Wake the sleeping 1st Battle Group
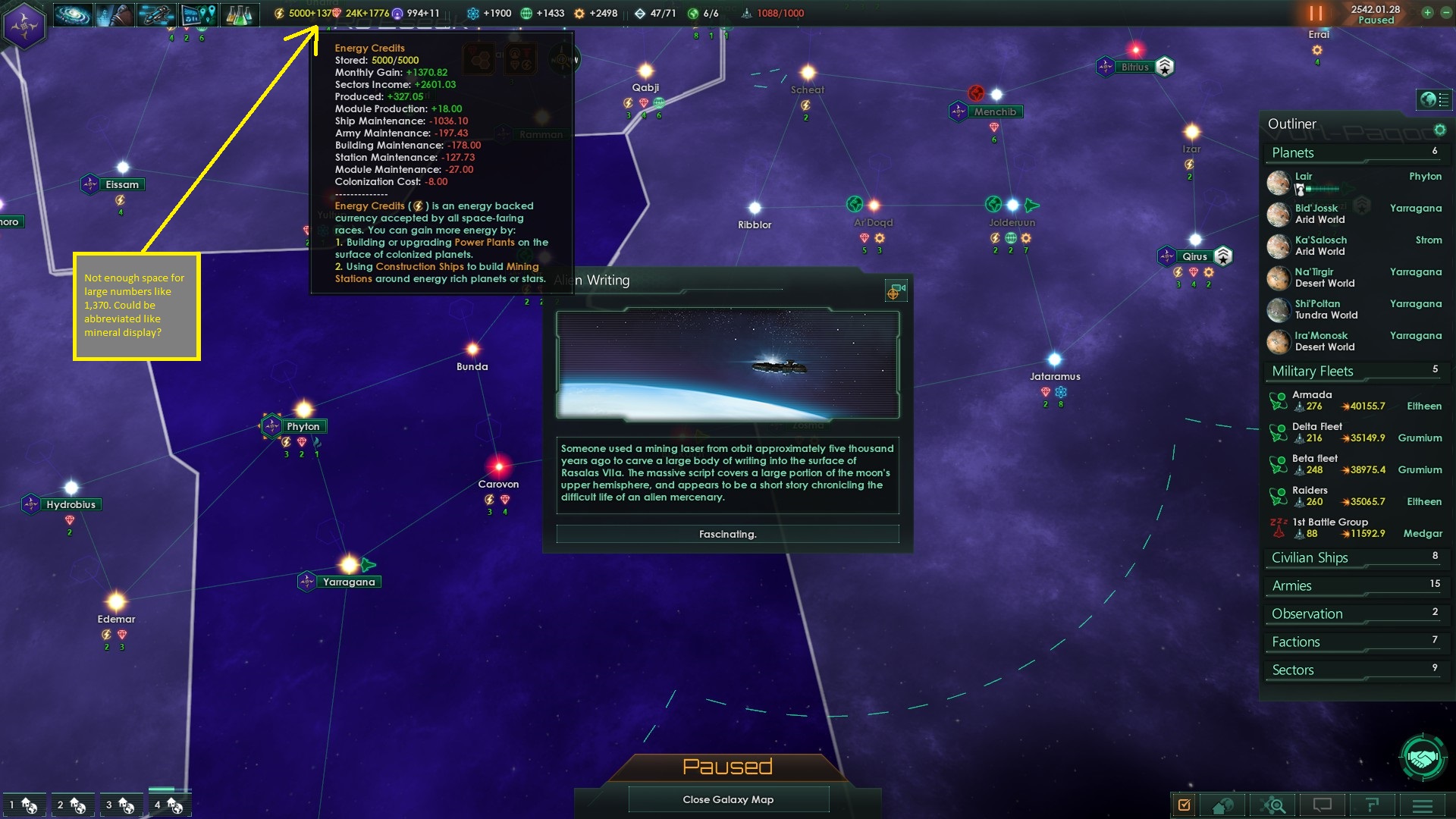The width and height of the screenshot is (1456, 819). click(x=1277, y=525)
